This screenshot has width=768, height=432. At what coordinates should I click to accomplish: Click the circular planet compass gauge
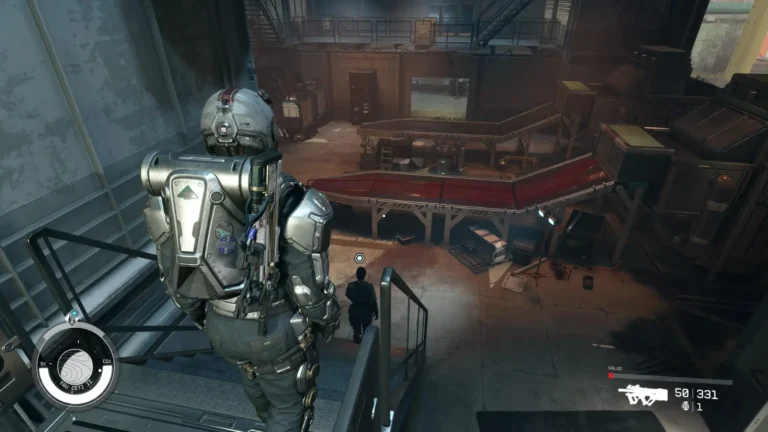(75, 366)
